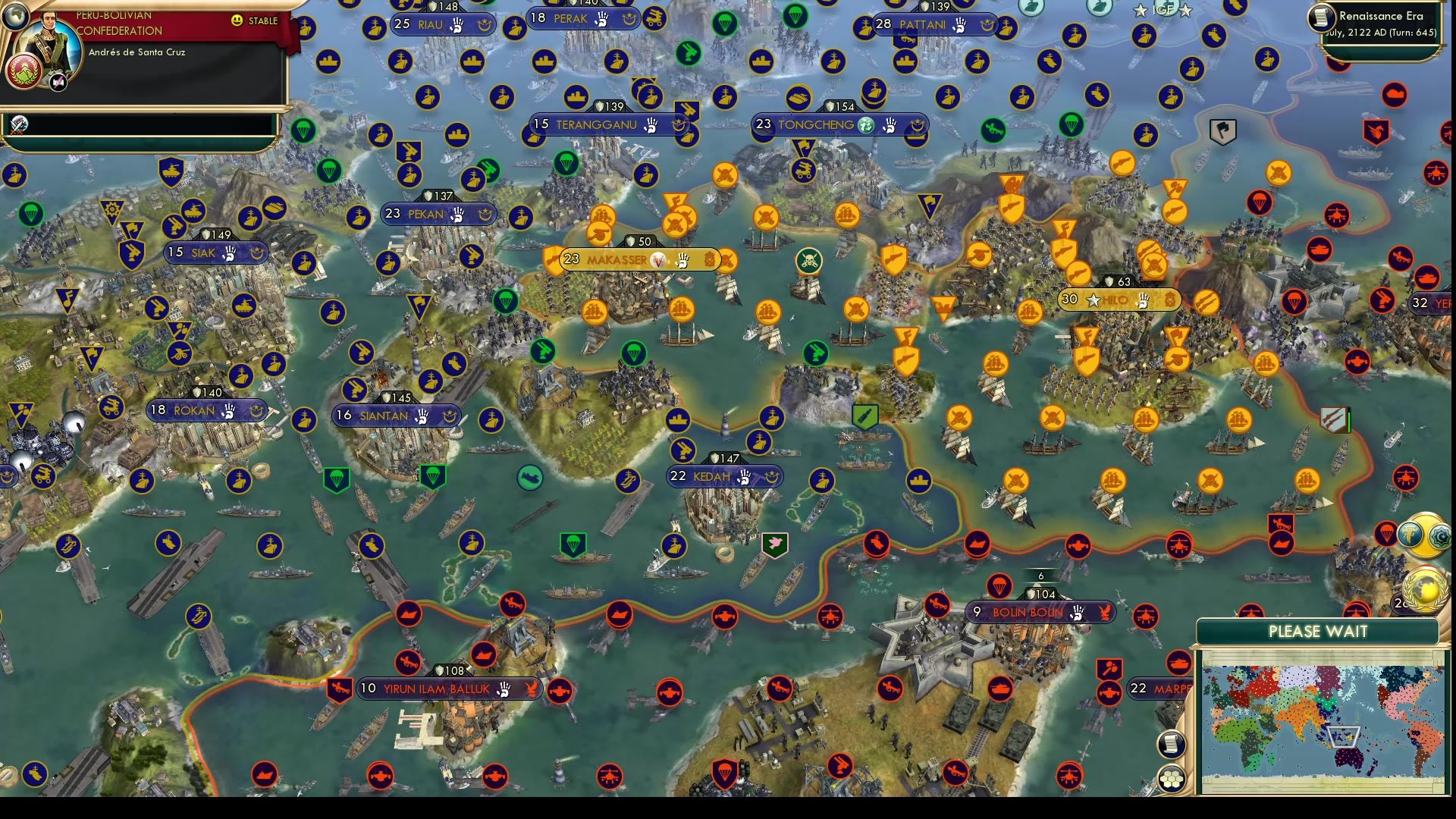Select the Kedah city banner
The height and width of the screenshot is (819, 1456).
724,476
